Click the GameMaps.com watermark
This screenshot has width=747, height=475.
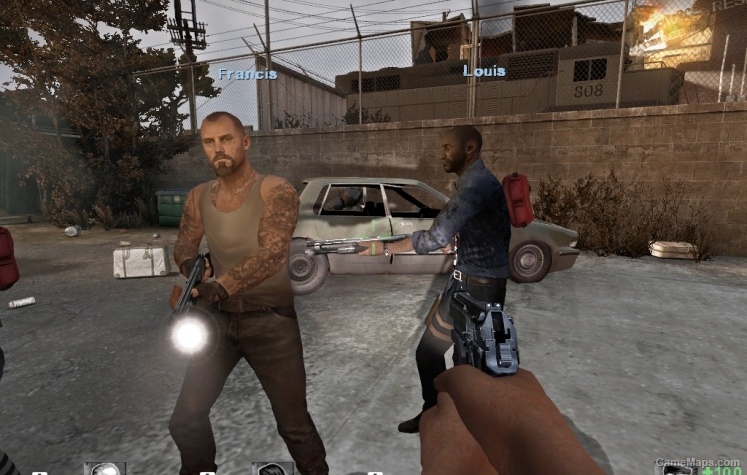[698, 463]
